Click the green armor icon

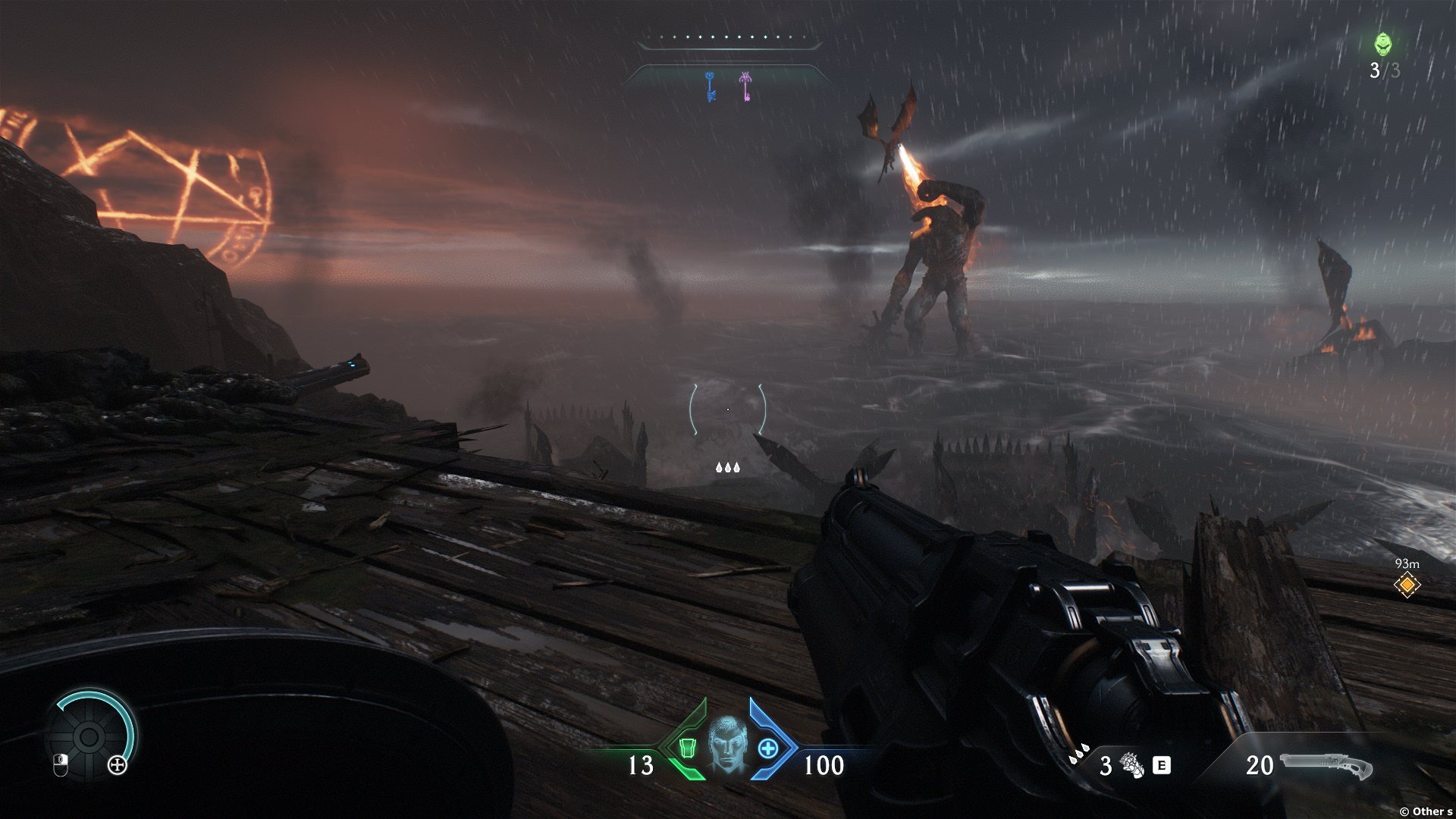(x=687, y=748)
